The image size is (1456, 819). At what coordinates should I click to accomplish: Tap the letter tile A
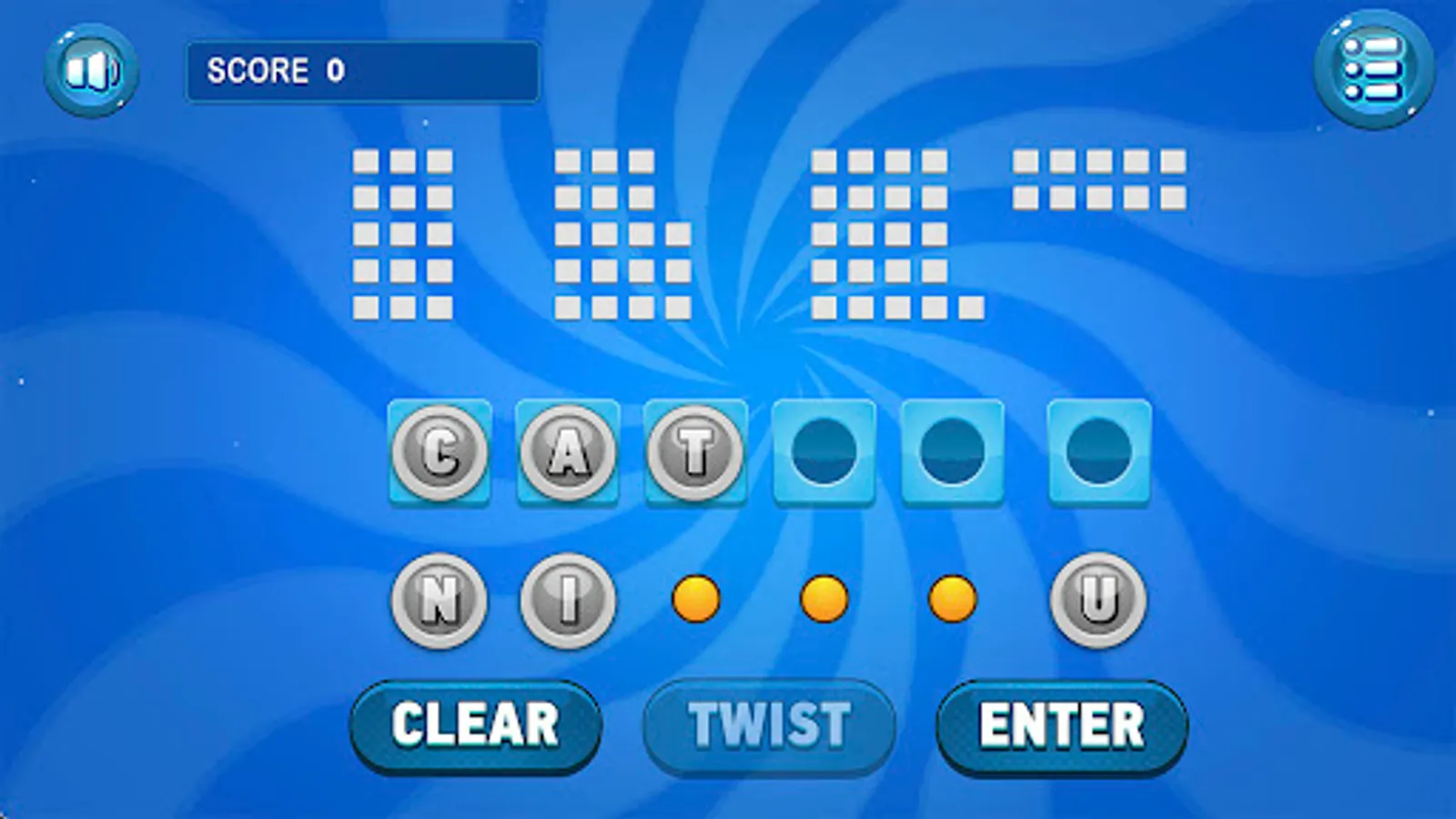click(570, 452)
